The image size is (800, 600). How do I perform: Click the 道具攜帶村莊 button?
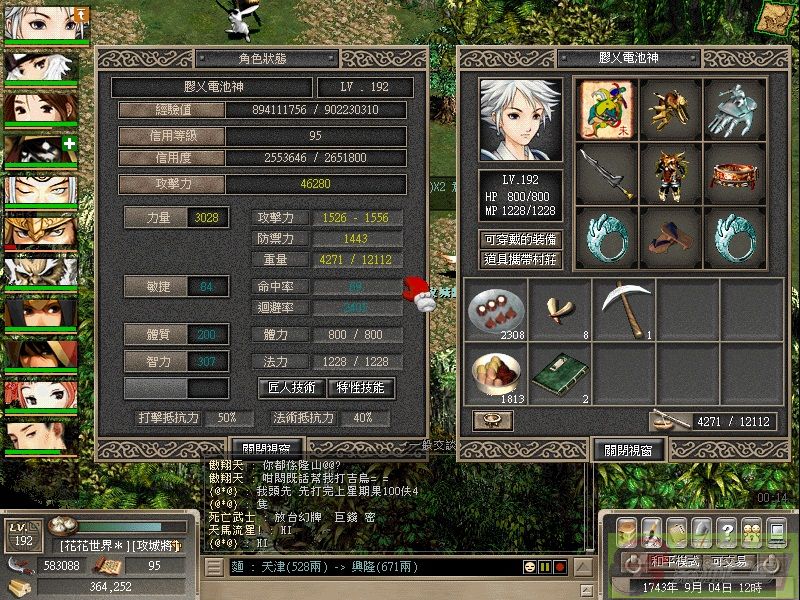tap(520, 259)
